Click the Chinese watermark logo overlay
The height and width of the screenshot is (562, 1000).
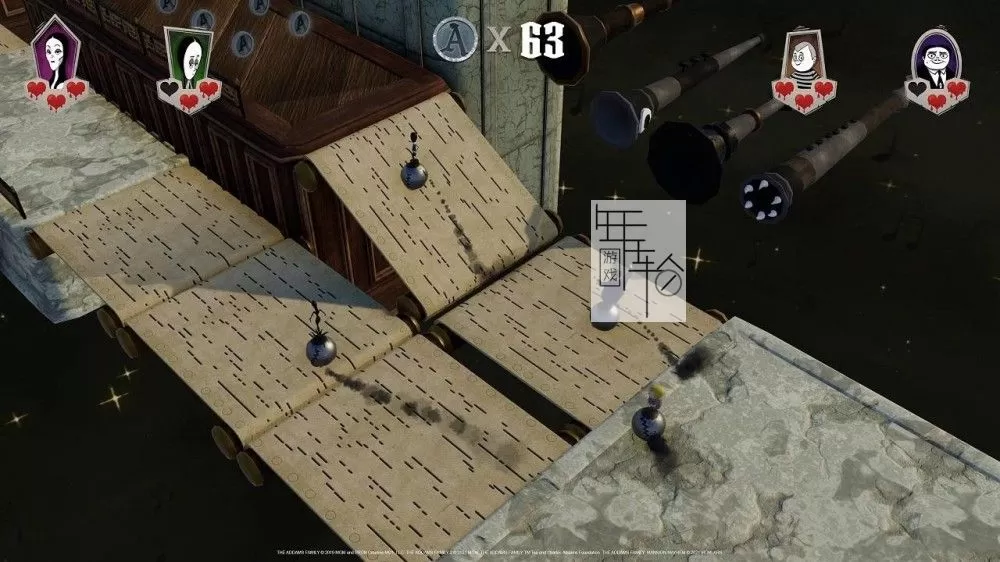coord(638,260)
